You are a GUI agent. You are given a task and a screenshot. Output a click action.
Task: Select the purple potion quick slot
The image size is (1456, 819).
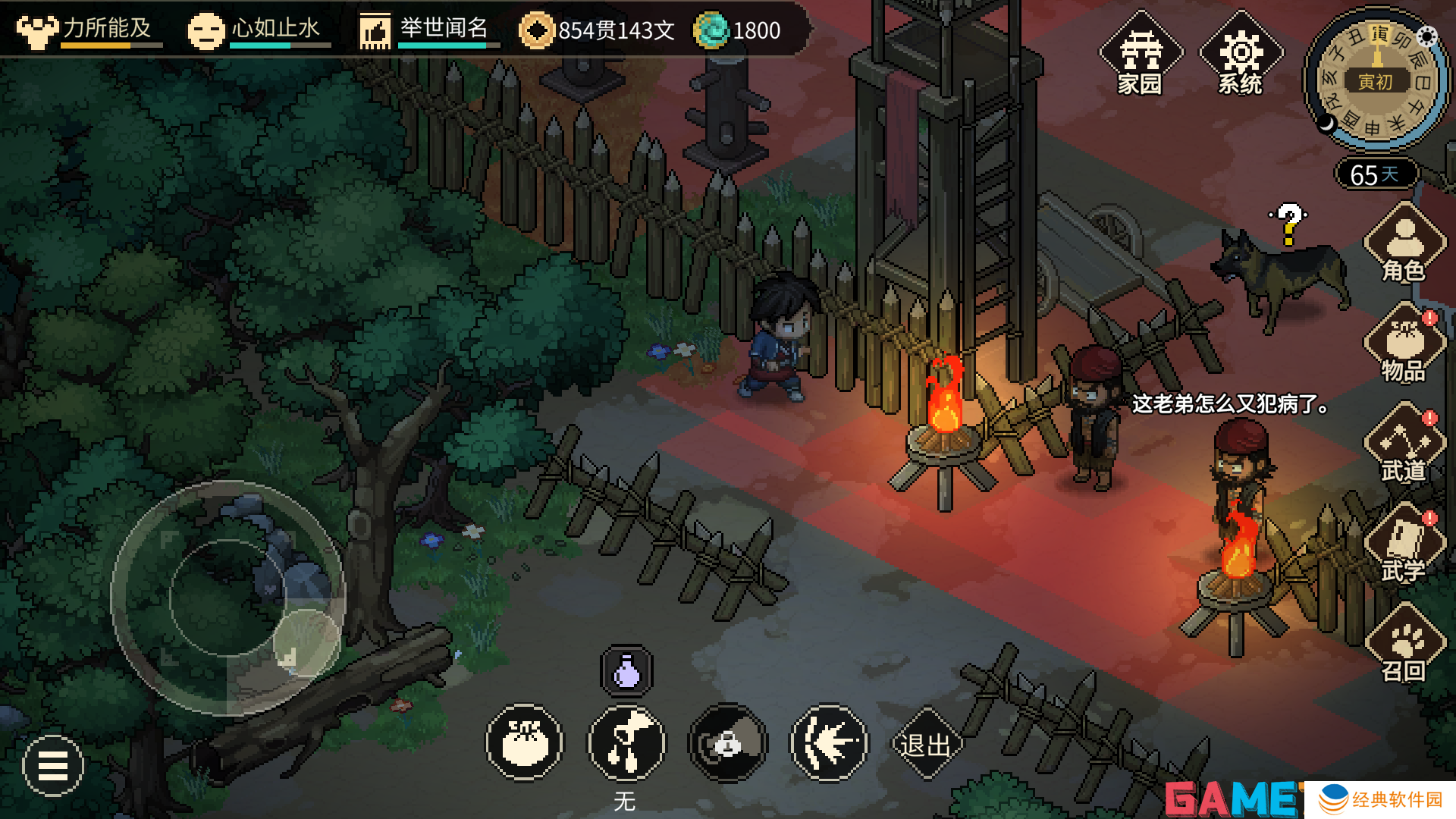(626, 672)
